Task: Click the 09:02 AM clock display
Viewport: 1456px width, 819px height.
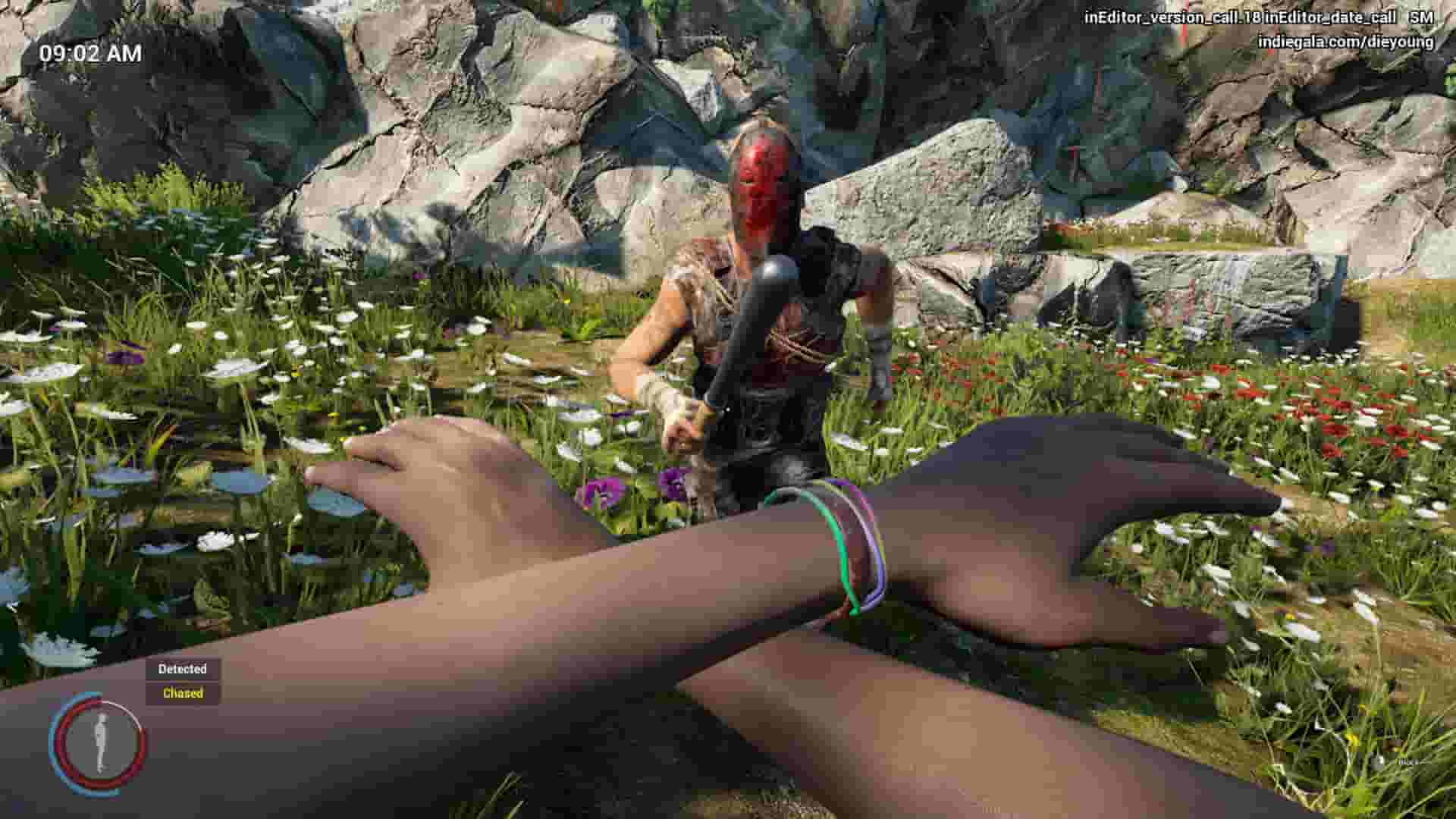Action: [x=91, y=52]
